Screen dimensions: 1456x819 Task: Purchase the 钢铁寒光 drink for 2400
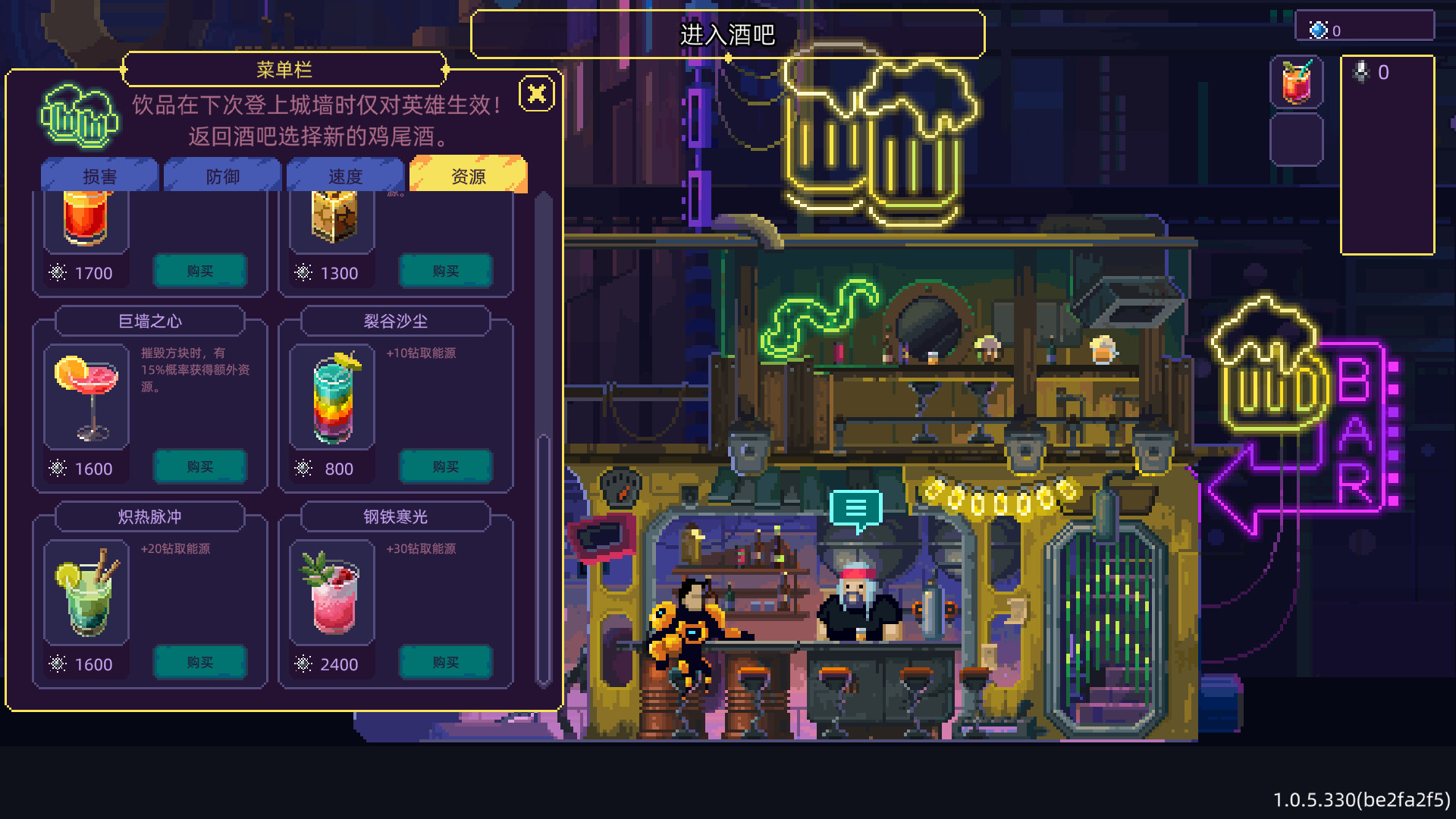[446, 663]
